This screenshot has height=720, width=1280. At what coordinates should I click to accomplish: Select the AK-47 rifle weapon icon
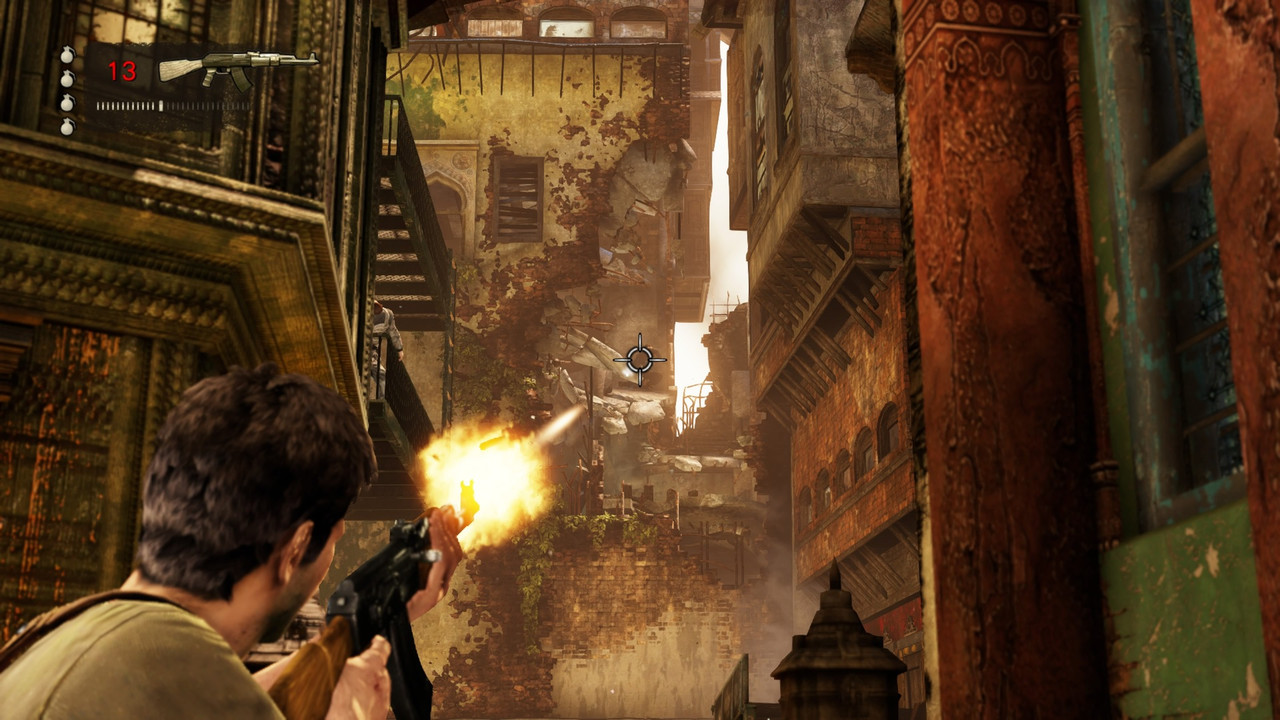(237, 67)
